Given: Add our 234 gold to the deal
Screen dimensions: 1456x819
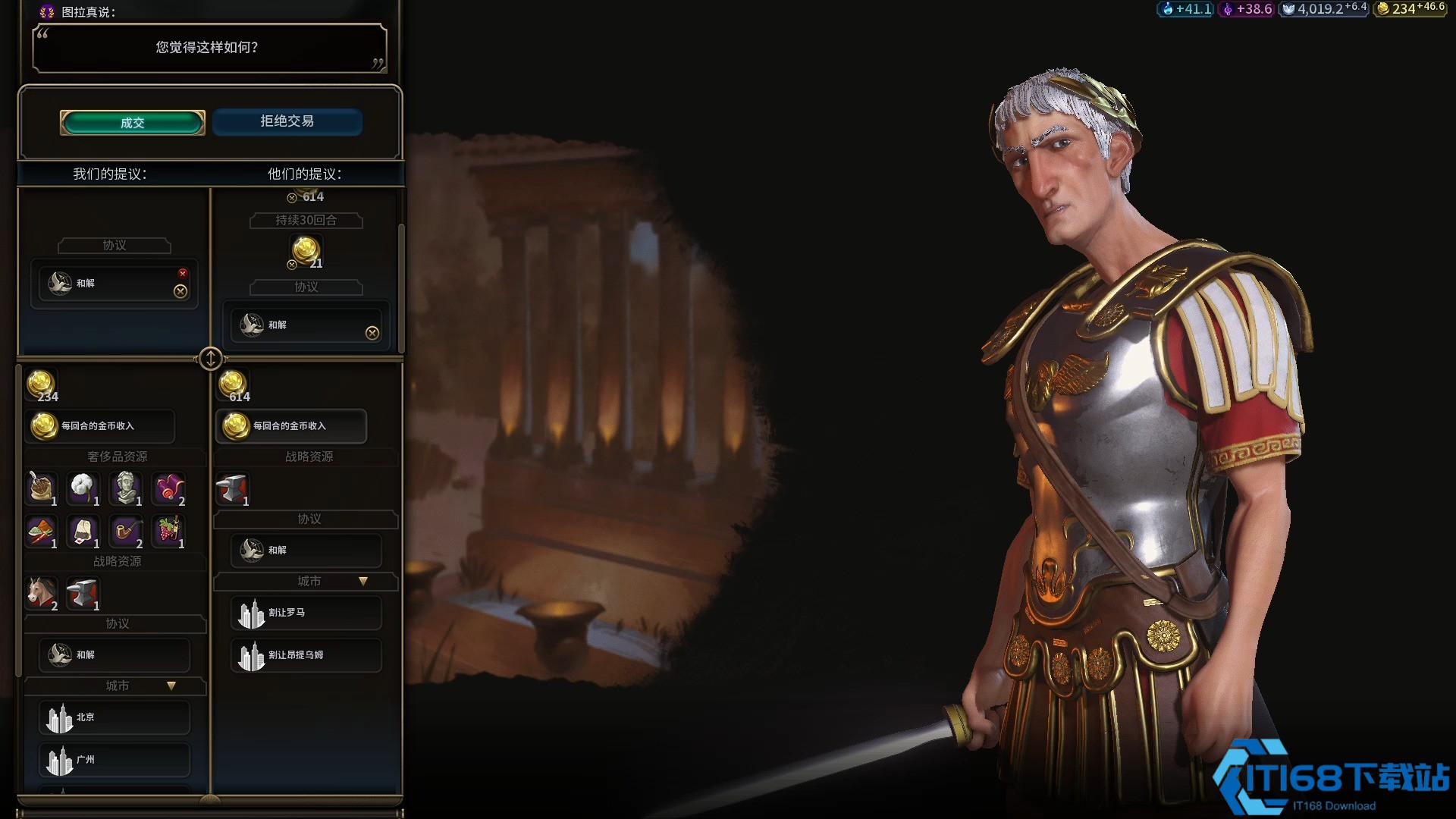Looking at the screenshot, I should point(41,386).
